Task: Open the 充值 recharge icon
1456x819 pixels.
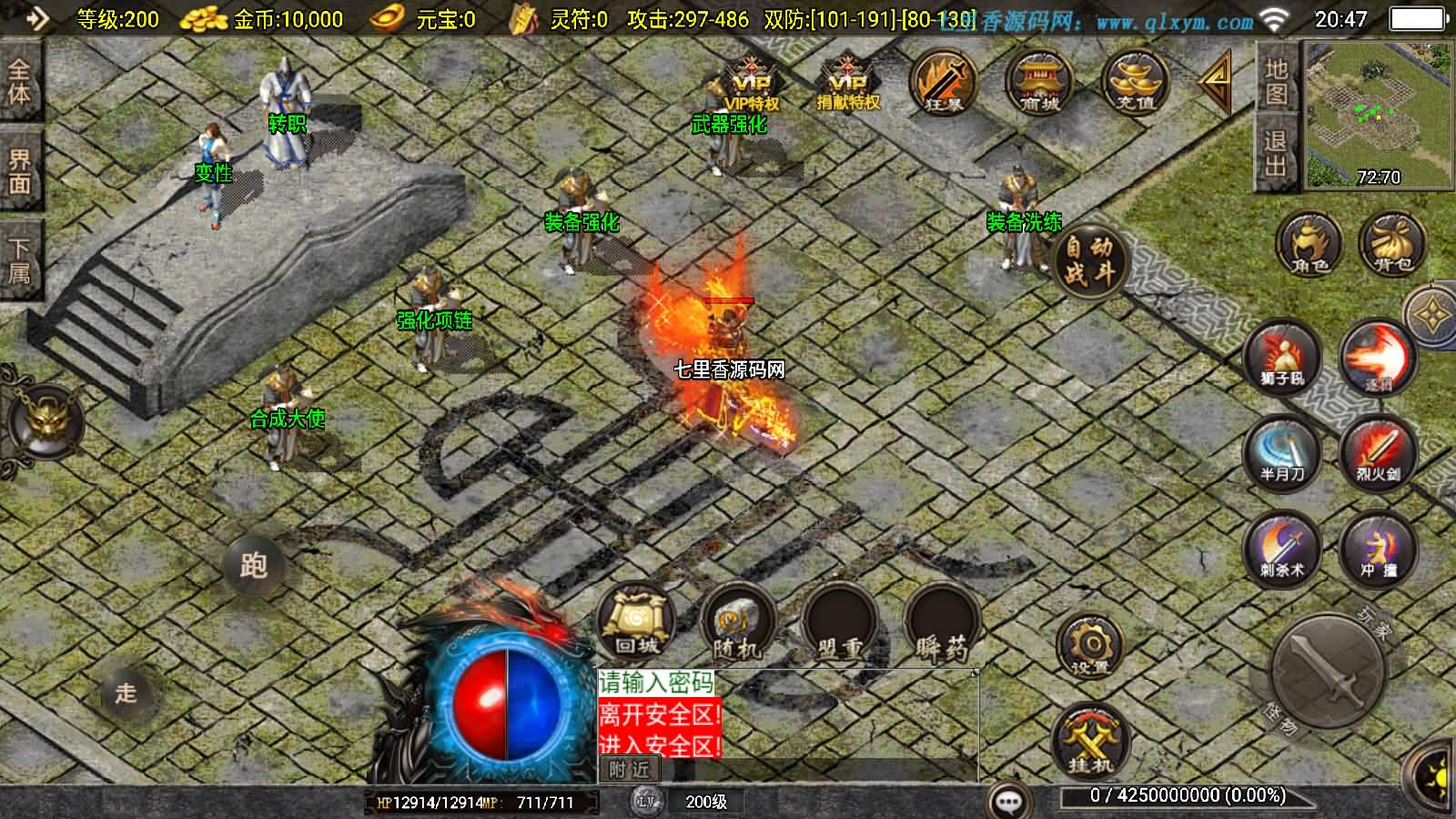Action: (1134, 84)
